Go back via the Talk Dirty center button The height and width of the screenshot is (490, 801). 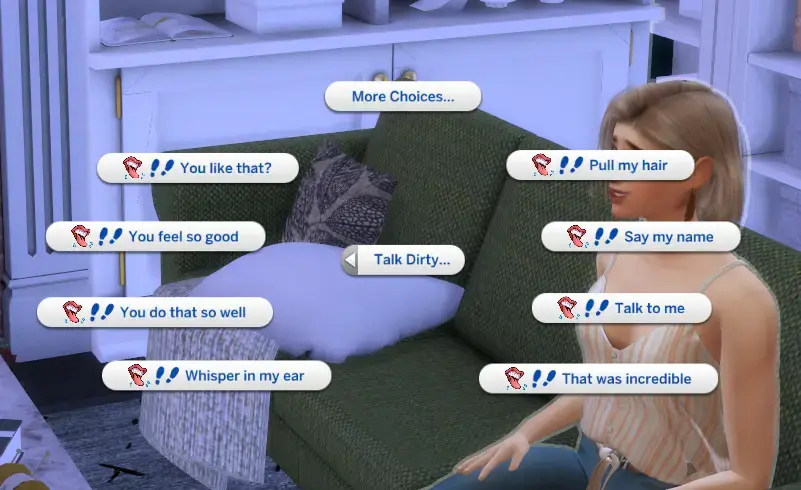[404, 261]
